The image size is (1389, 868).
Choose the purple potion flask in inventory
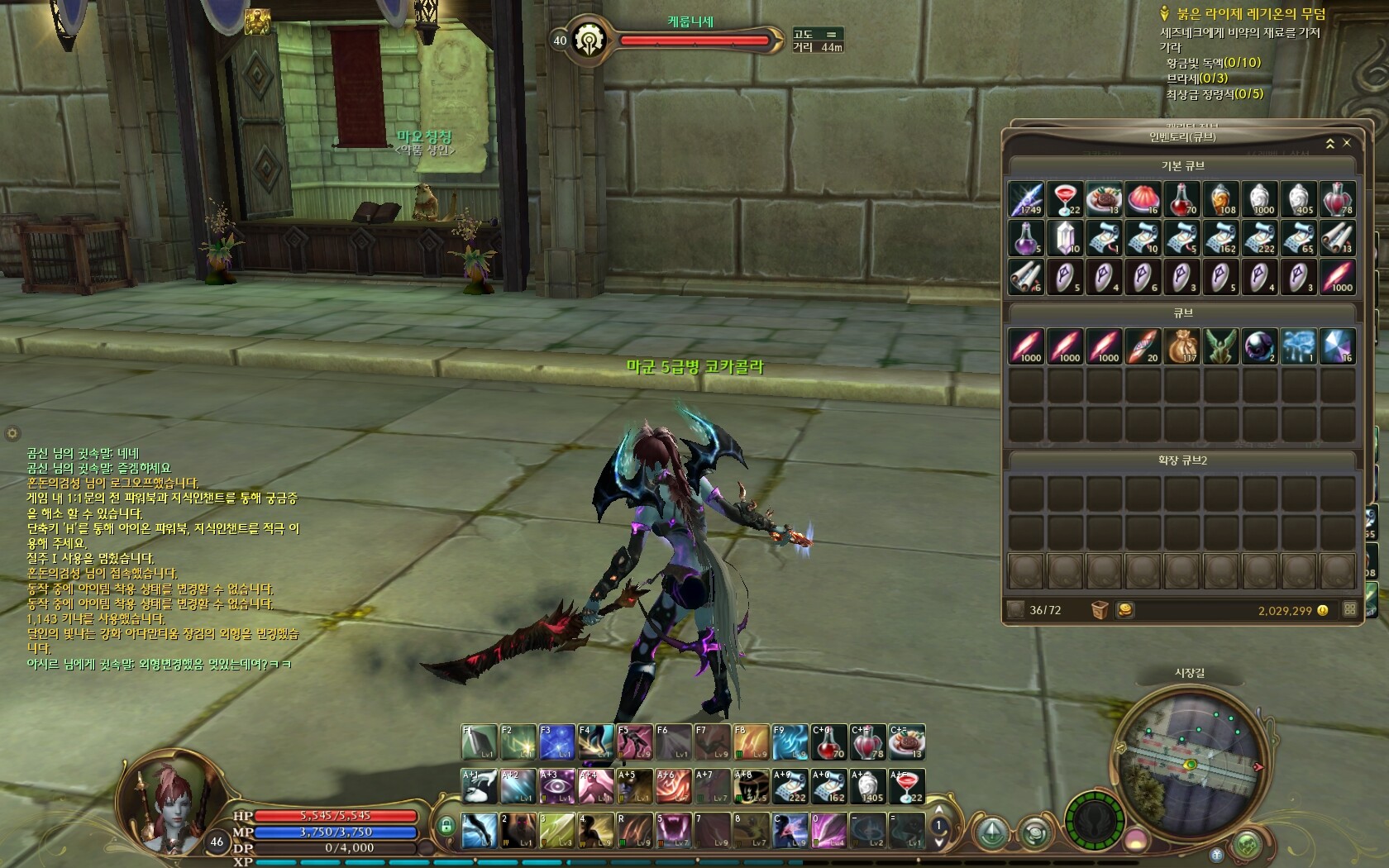[x=1026, y=238]
